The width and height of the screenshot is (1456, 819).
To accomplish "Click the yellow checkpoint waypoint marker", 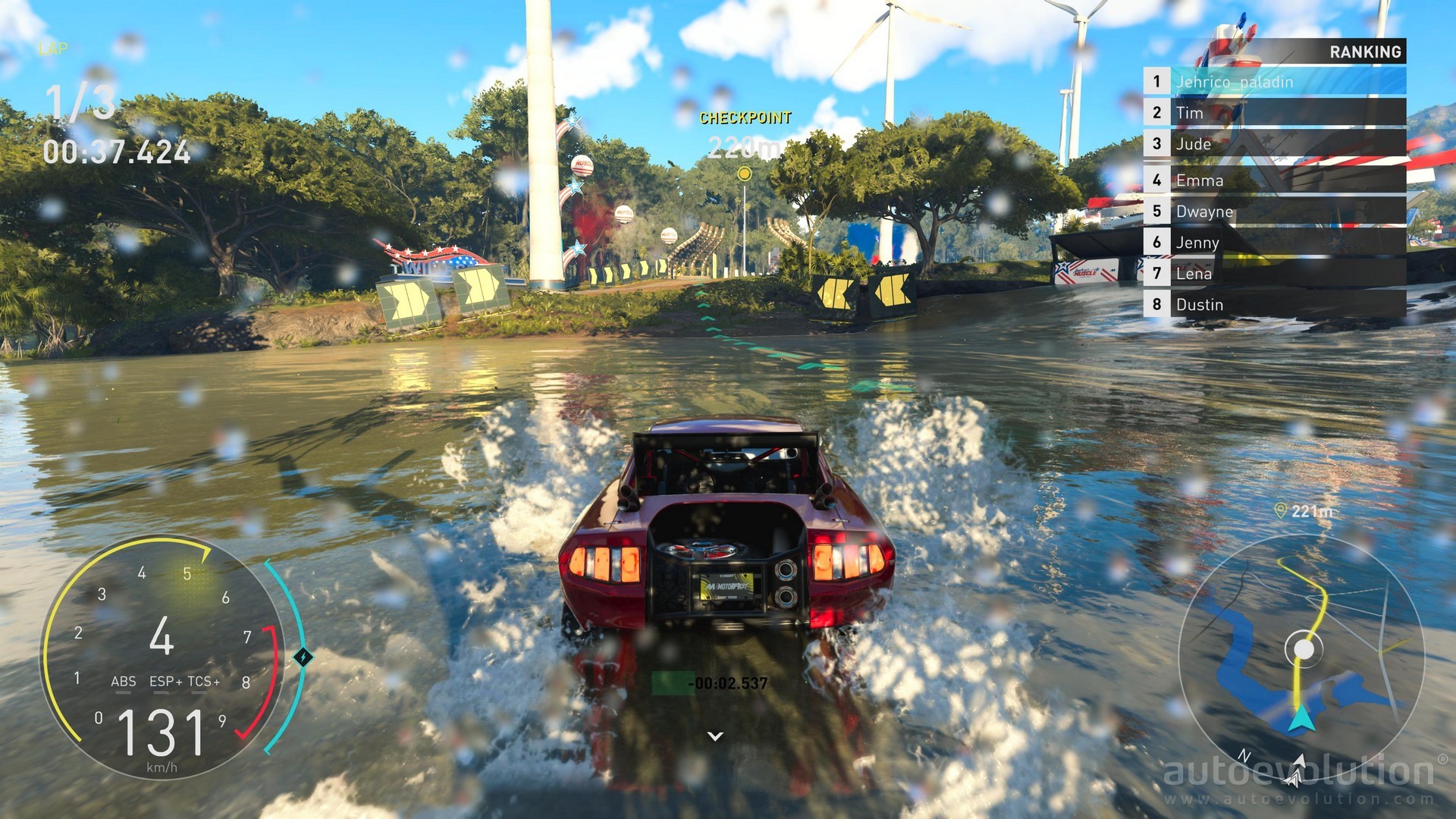I will coord(745,174).
